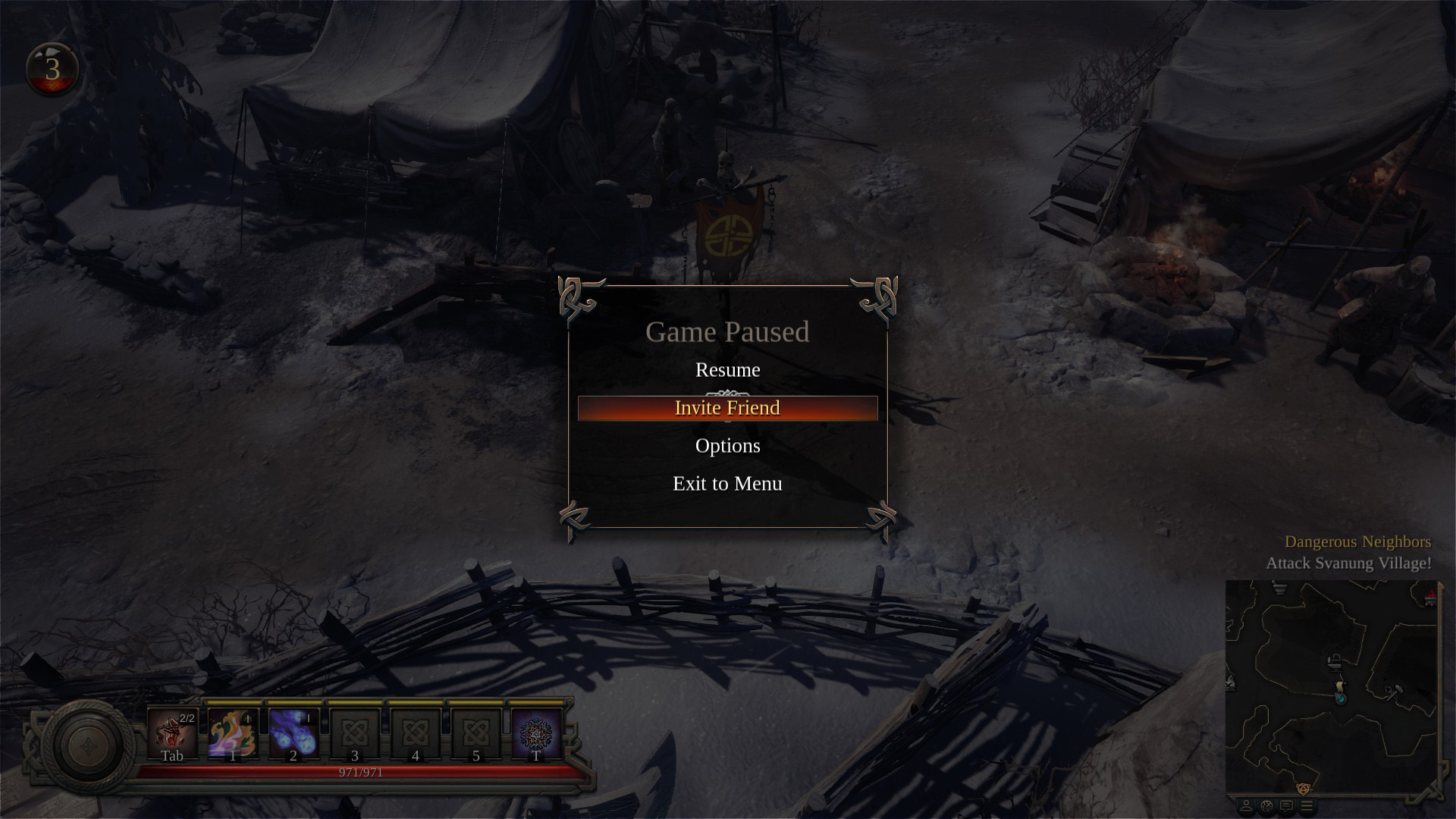This screenshot has width=1456, height=819.
Task: Select the Dangerous Neighbors quest tracker
Action: 1357,541
